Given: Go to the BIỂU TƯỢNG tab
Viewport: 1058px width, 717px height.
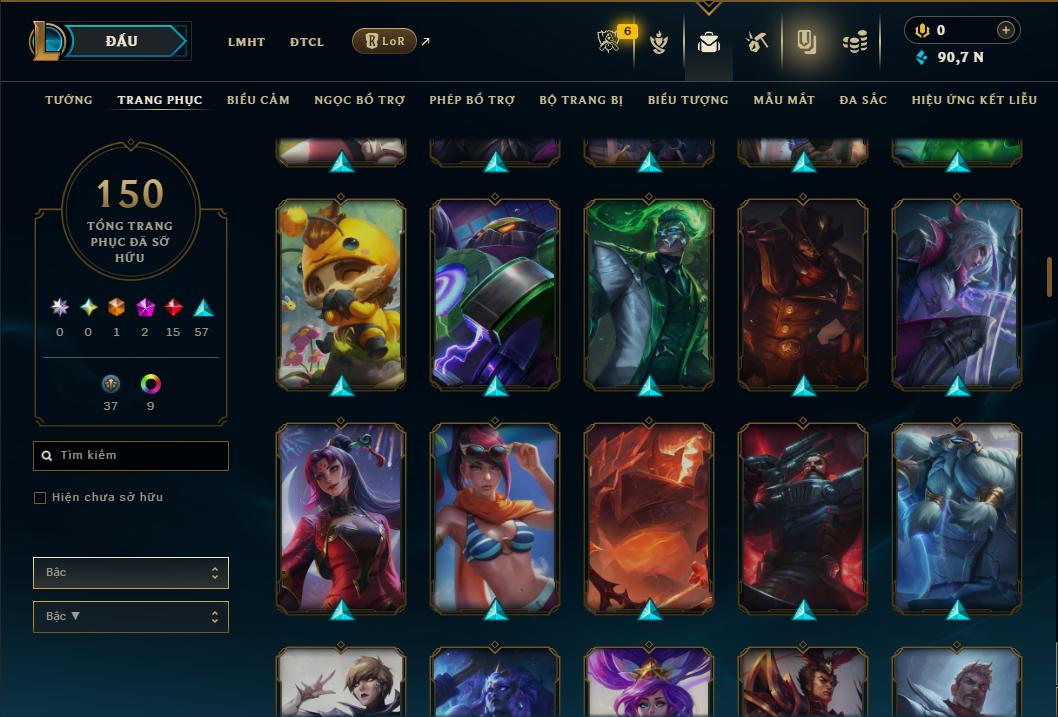Looking at the screenshot, I should tap(688, 100).
